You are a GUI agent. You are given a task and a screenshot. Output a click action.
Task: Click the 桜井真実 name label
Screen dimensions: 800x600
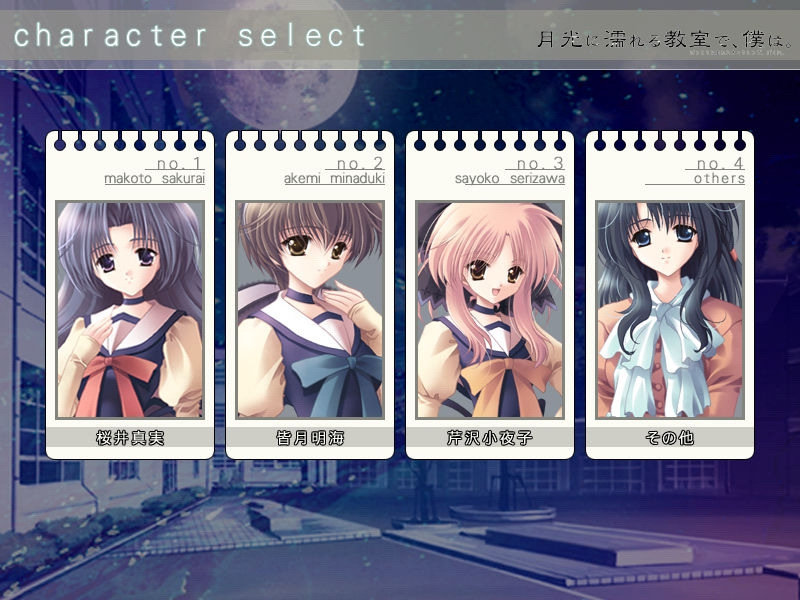pyautogui.click(x=130, y=438)
